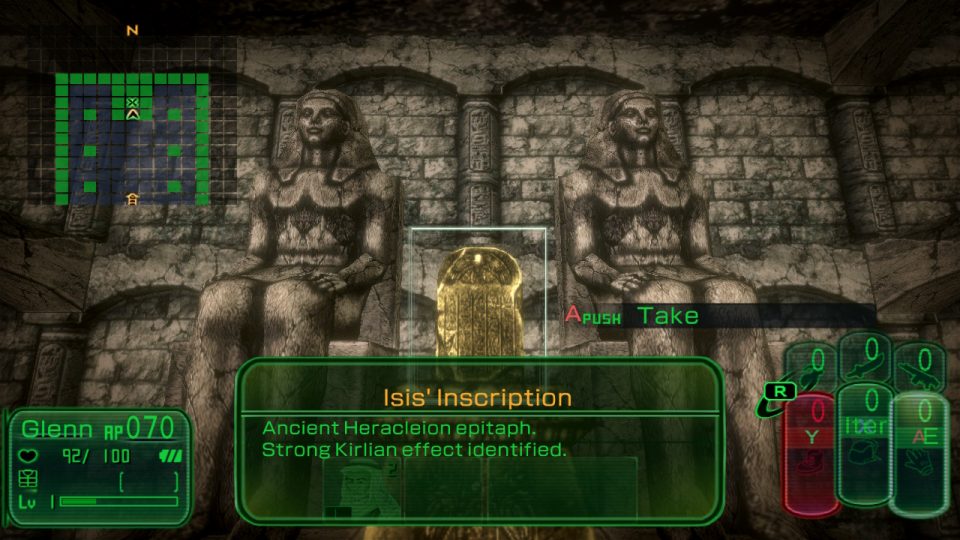Select the knife weapon slot
This screenshot has width=960, height=540.
click(x=866, y=365)
